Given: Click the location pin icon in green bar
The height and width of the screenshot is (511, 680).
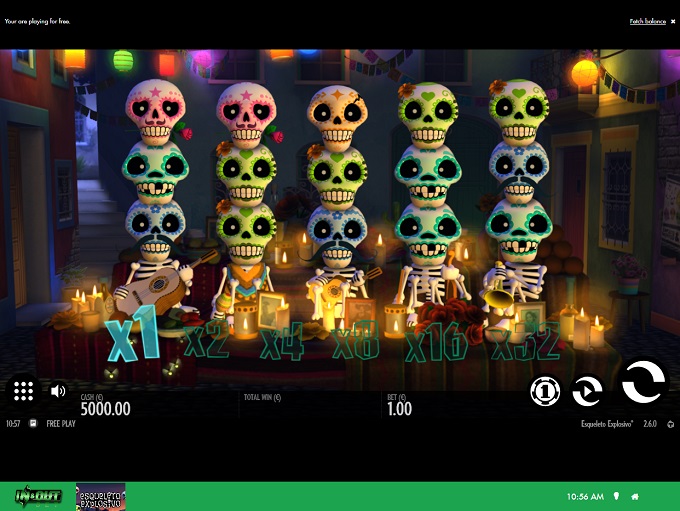Looking at the screenshot, I should point(616,496).
